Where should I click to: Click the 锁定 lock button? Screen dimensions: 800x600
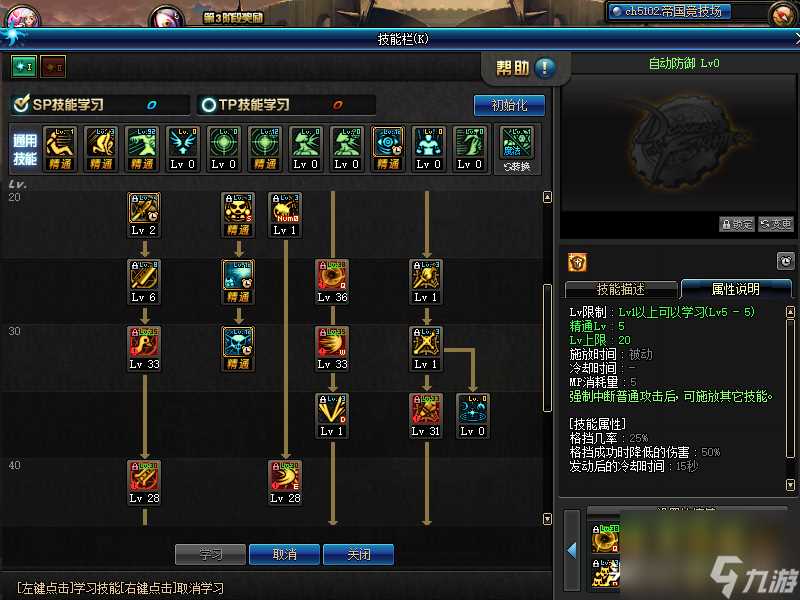pos(737,224)
